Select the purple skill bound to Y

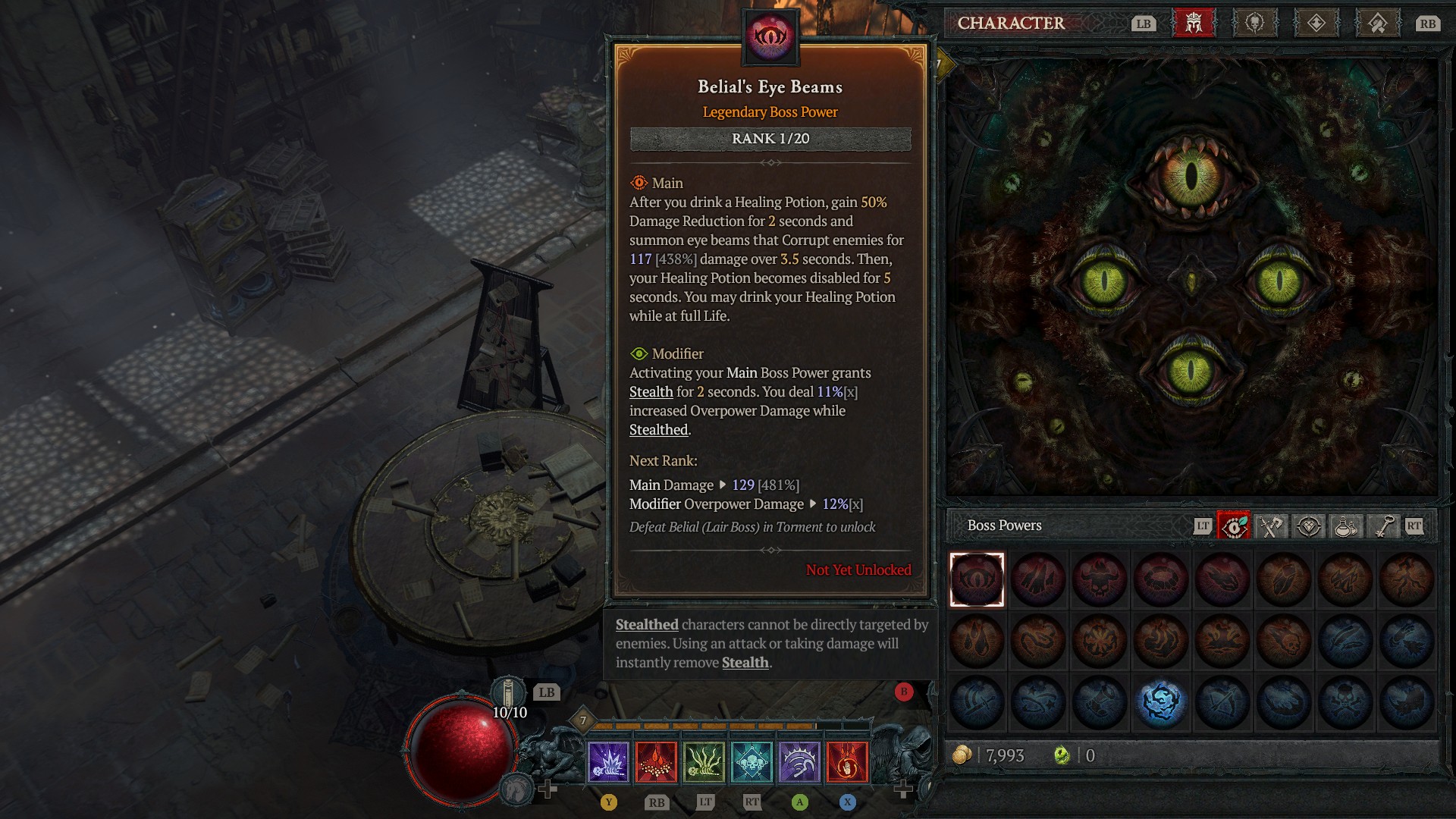coord(610,764)
